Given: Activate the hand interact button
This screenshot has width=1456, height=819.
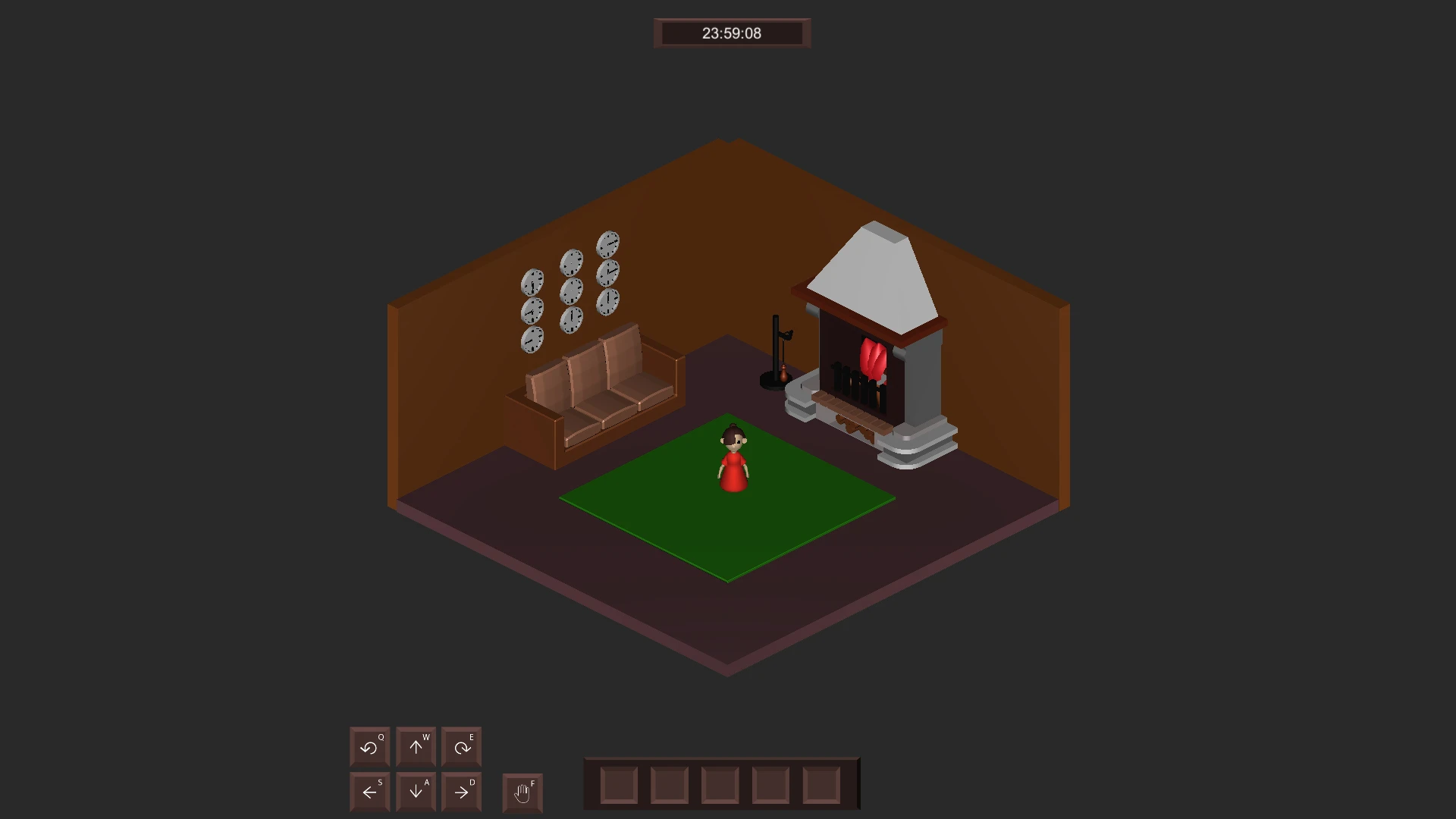Looking at the screenshot, I should click(522, 793).
